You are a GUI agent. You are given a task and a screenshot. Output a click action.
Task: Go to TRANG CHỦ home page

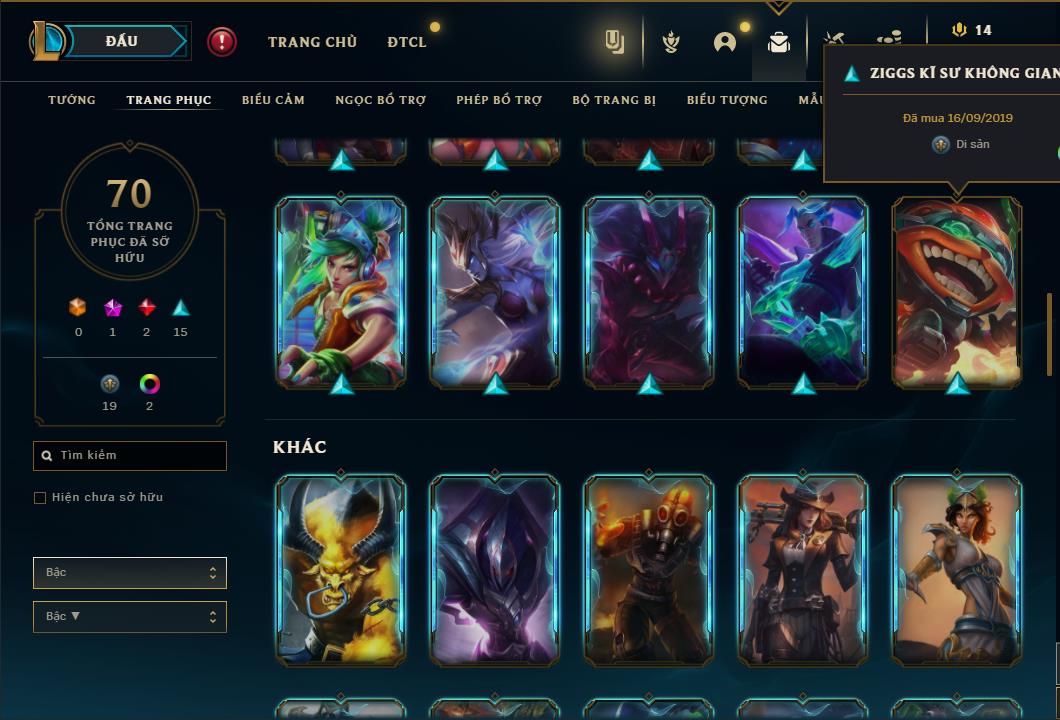point(312,42)
